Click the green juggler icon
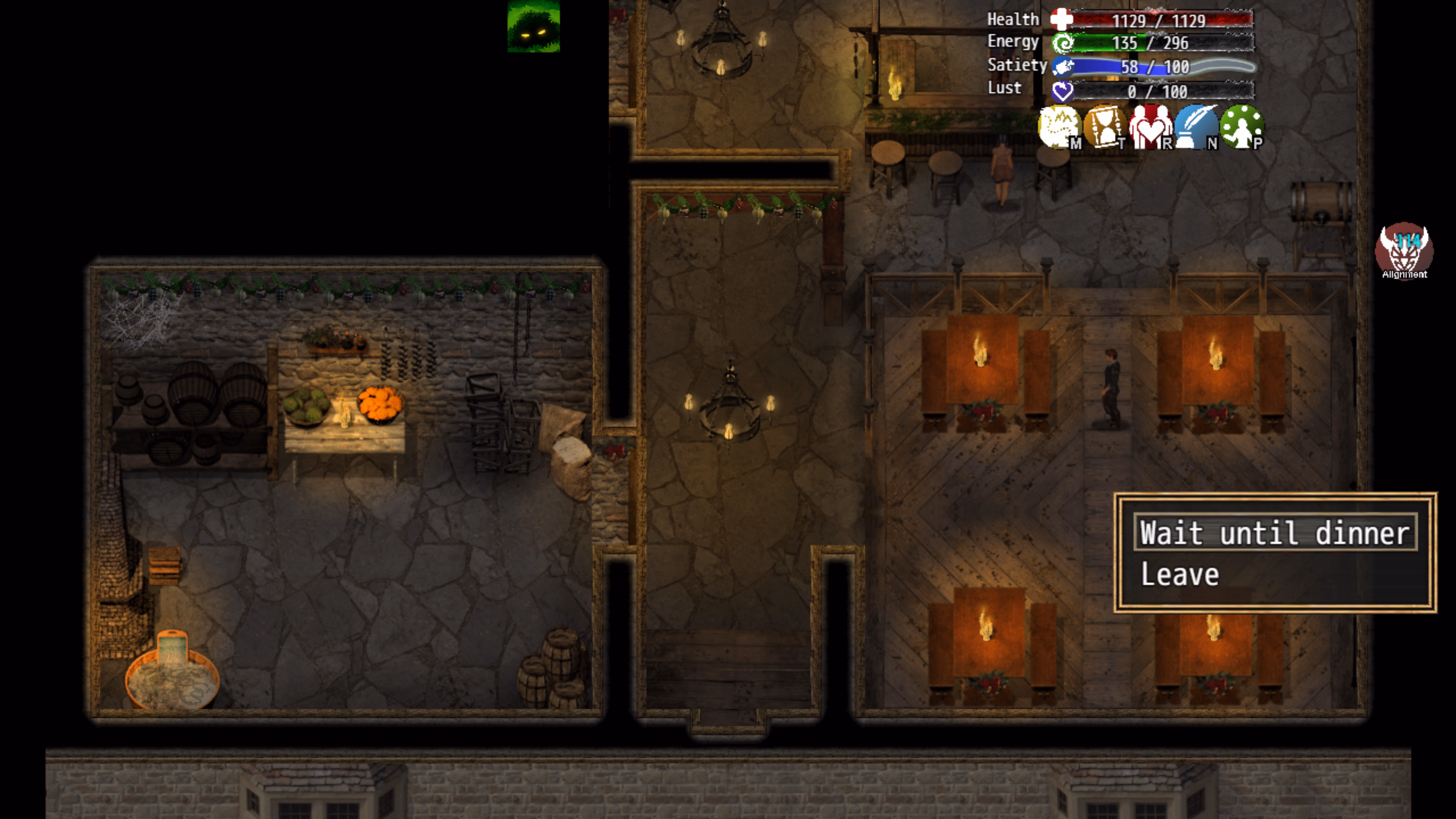Image resolution: width=1456 pixels, height=819 pixels. pos(1241,127)
